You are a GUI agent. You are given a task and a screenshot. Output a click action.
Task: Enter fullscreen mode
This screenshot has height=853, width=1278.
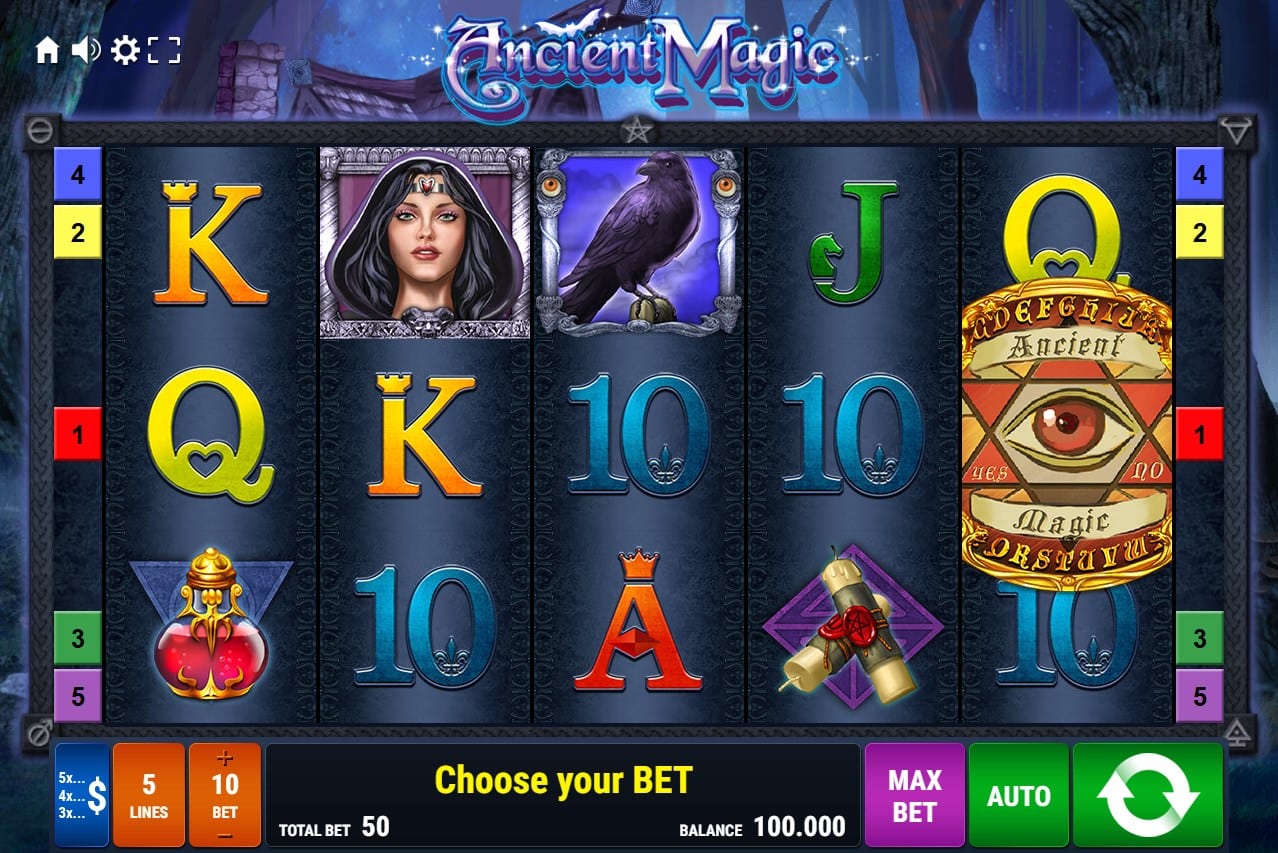[164, 50]
